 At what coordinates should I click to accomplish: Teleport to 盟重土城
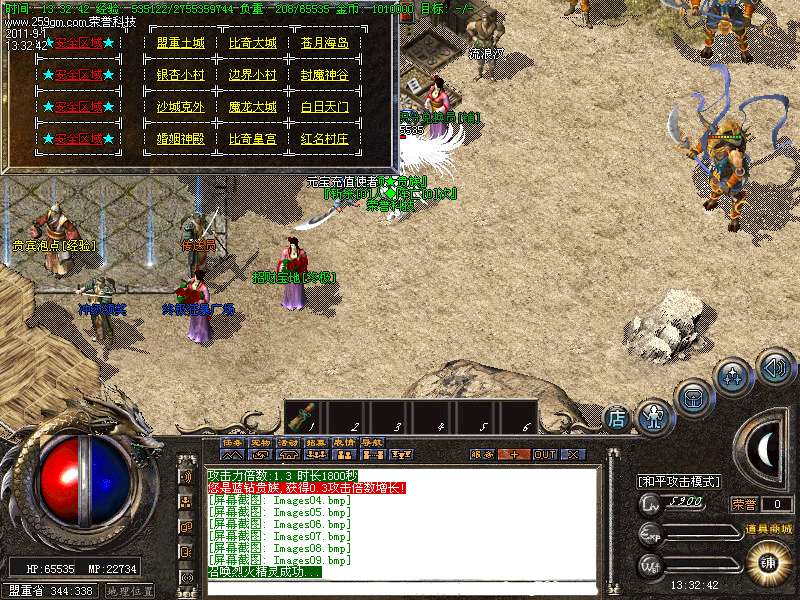coord(180,43)
